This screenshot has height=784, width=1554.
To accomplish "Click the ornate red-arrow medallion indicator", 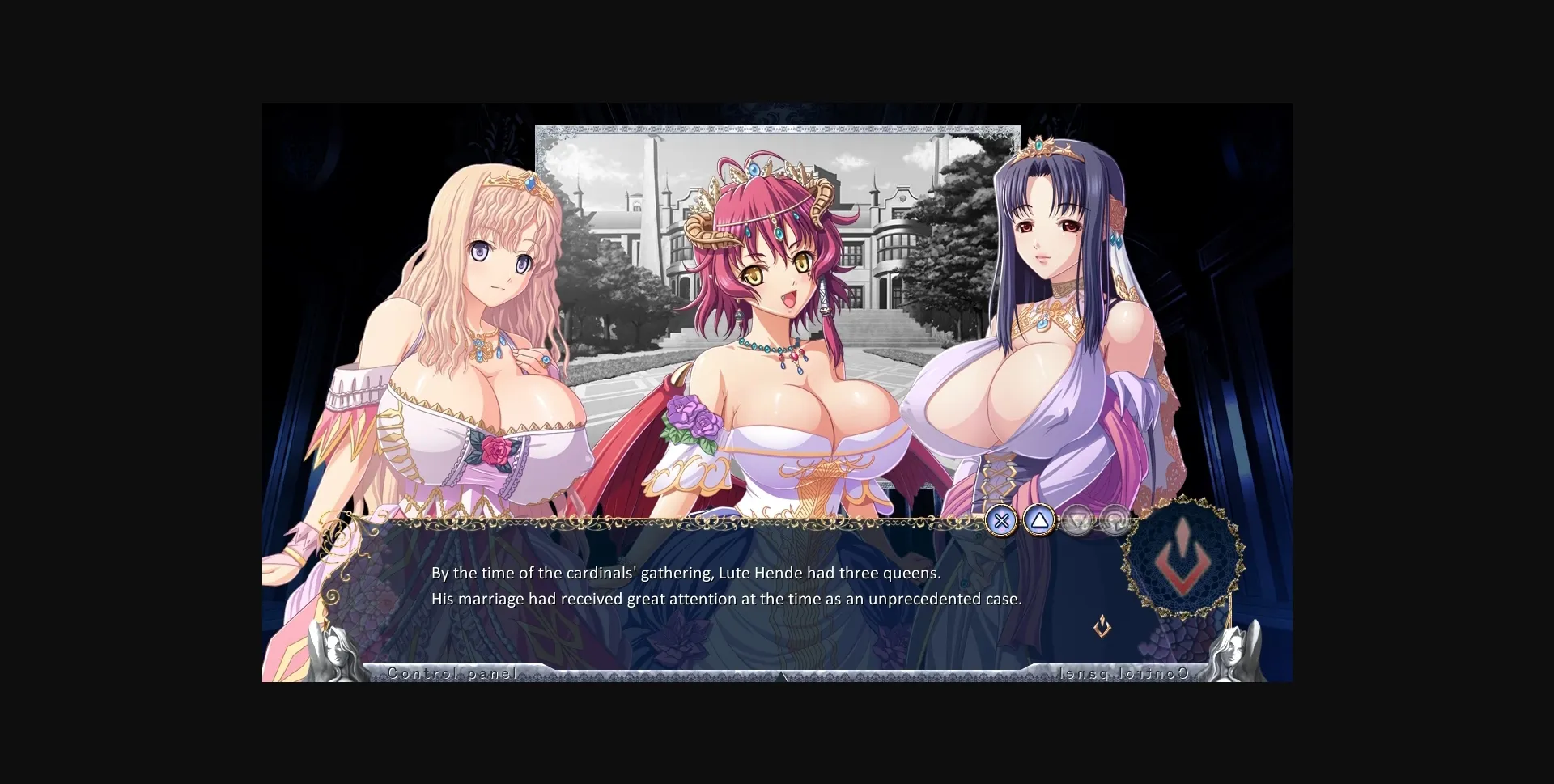I will (x=1182, y=558).
